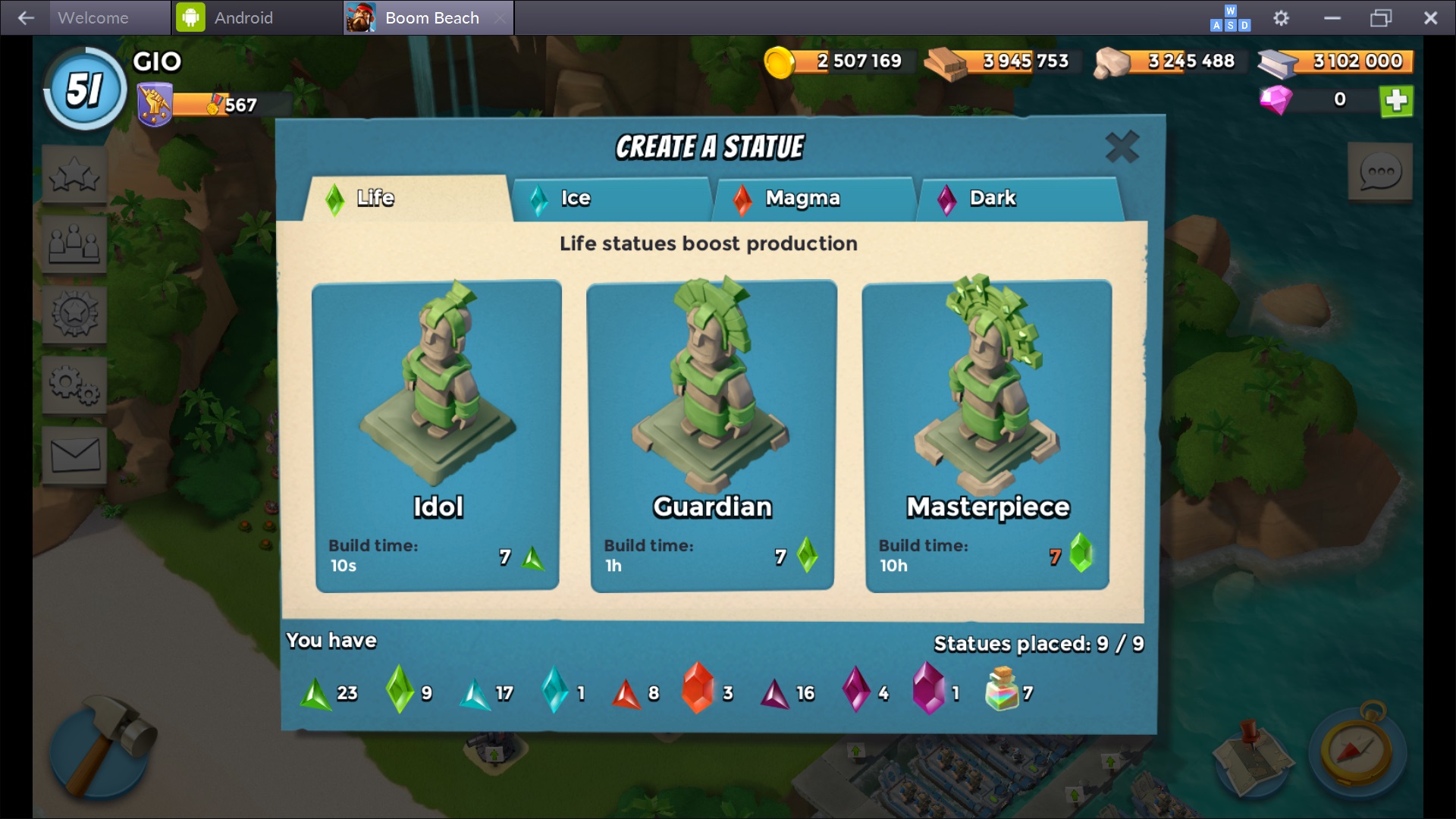
Task: Show the task force people icon
Action: pyautogui.click(x=74, y=244)
